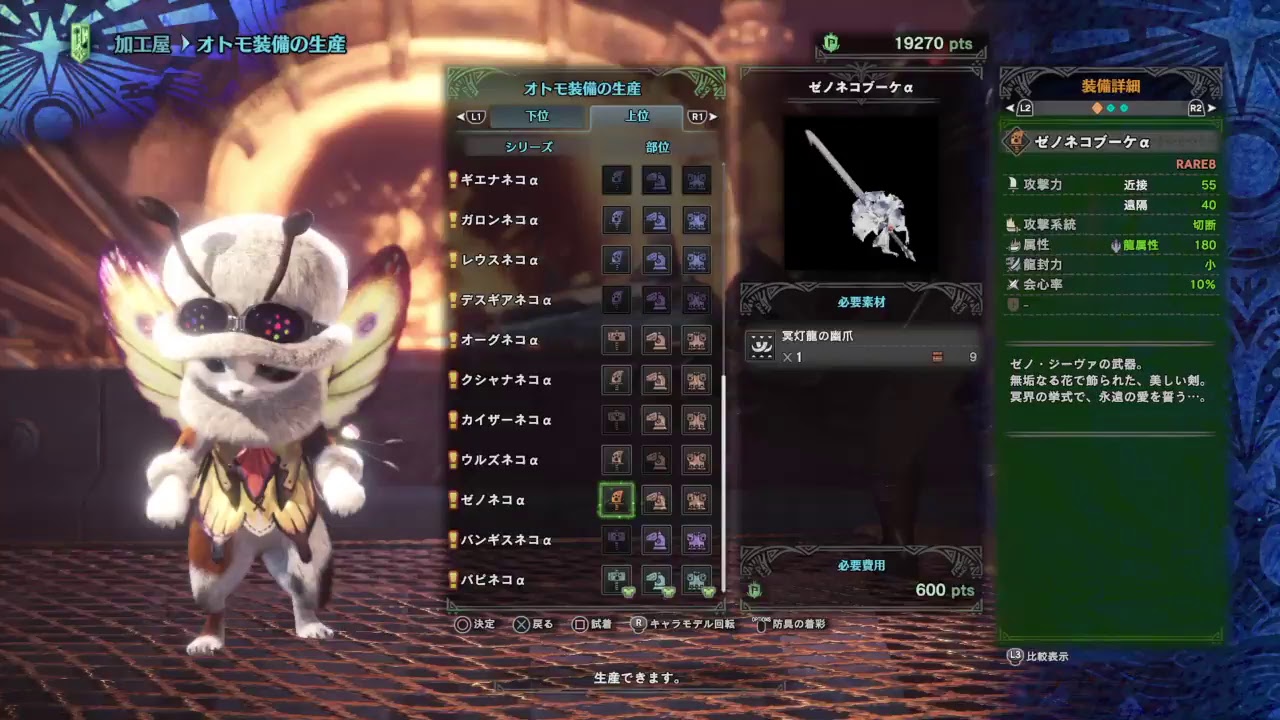Switch to the 下位 low-rank tab

coord(537,116)
